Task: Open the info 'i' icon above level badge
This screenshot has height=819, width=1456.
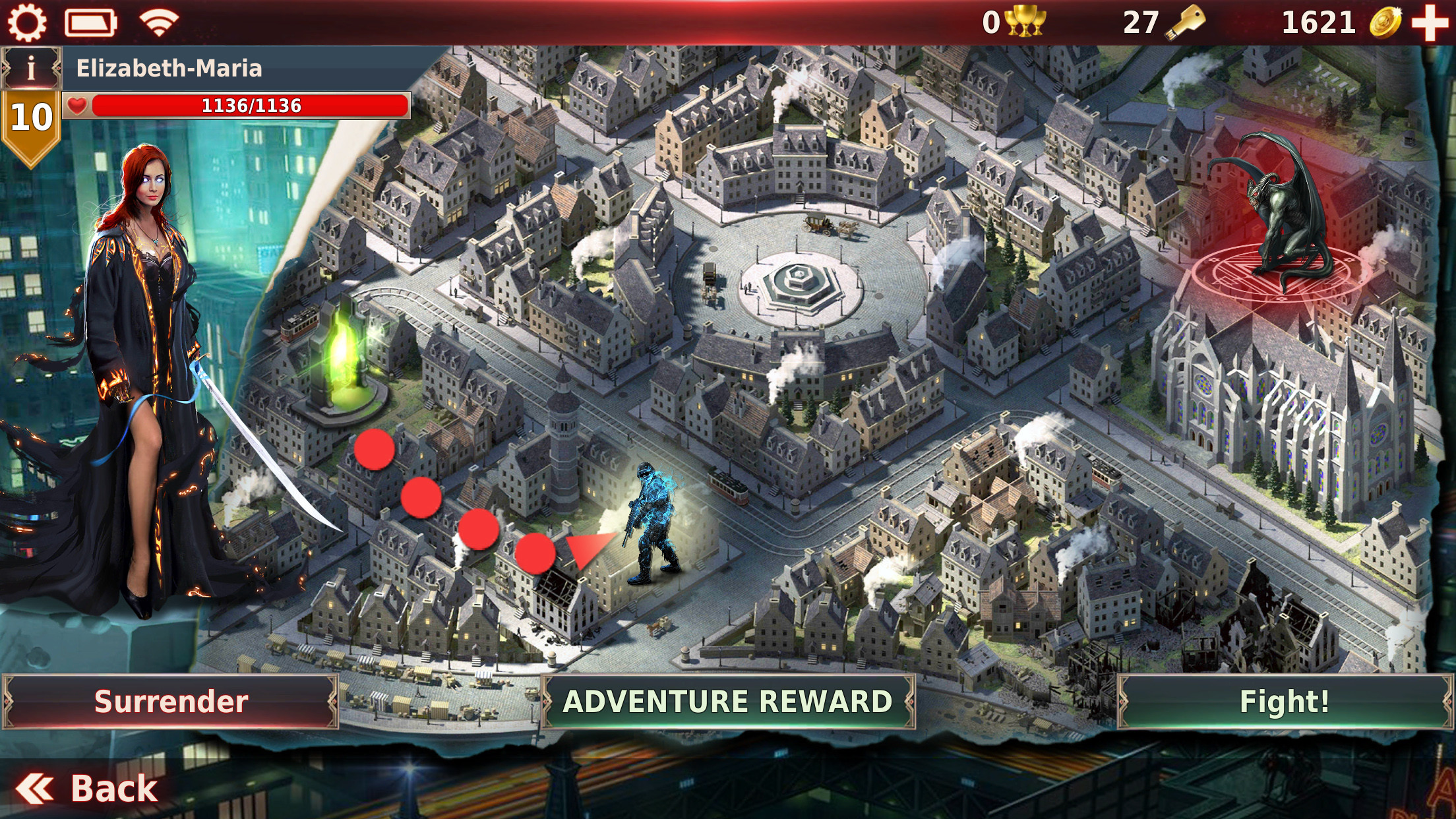Action: tap(30, 66)
